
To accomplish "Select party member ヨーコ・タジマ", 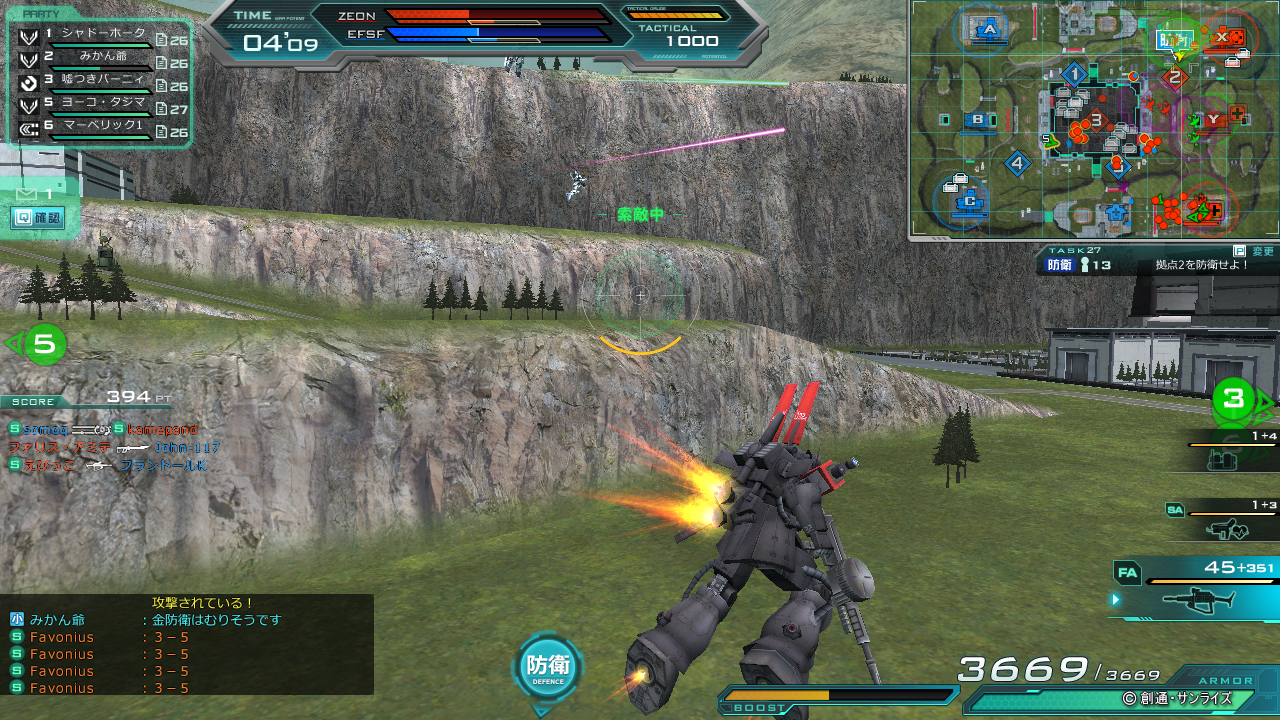I will tap(97, 104).
